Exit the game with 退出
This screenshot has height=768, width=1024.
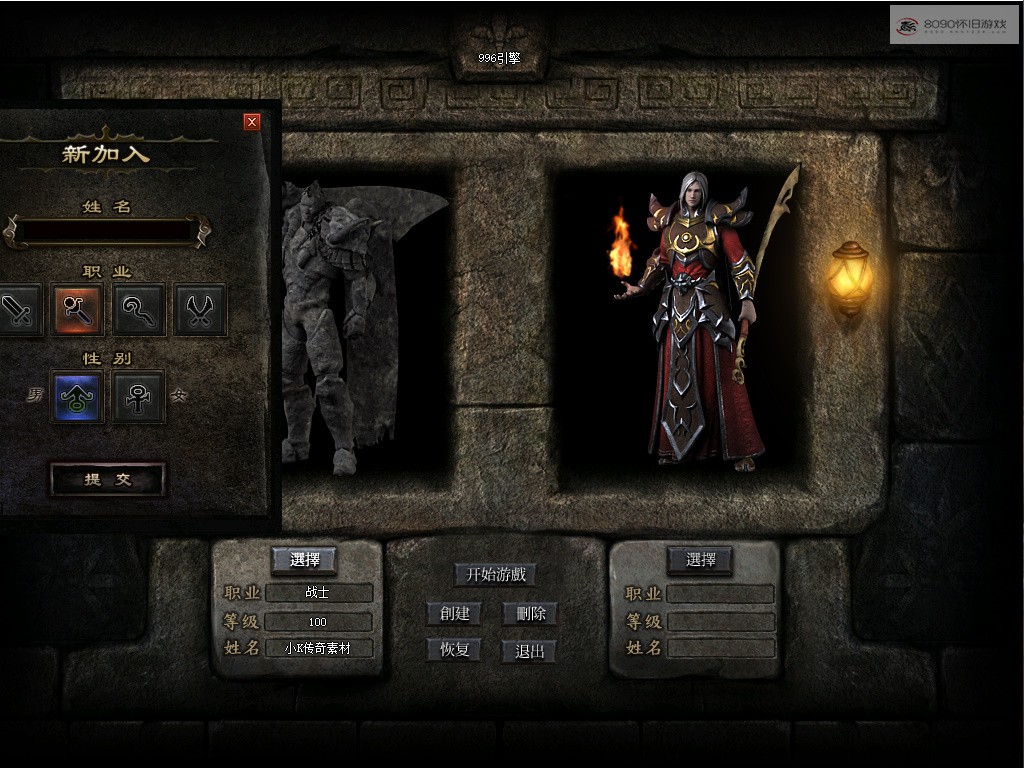click(x=529, y=651)
